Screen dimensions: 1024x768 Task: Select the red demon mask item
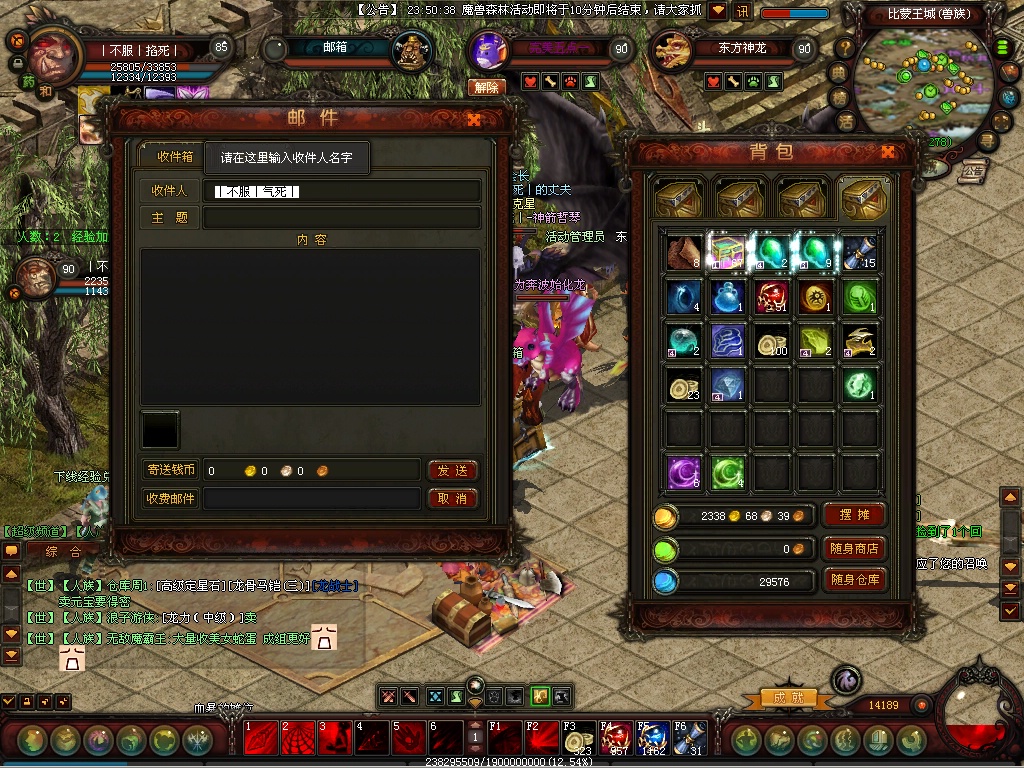[x=772, y=297]
